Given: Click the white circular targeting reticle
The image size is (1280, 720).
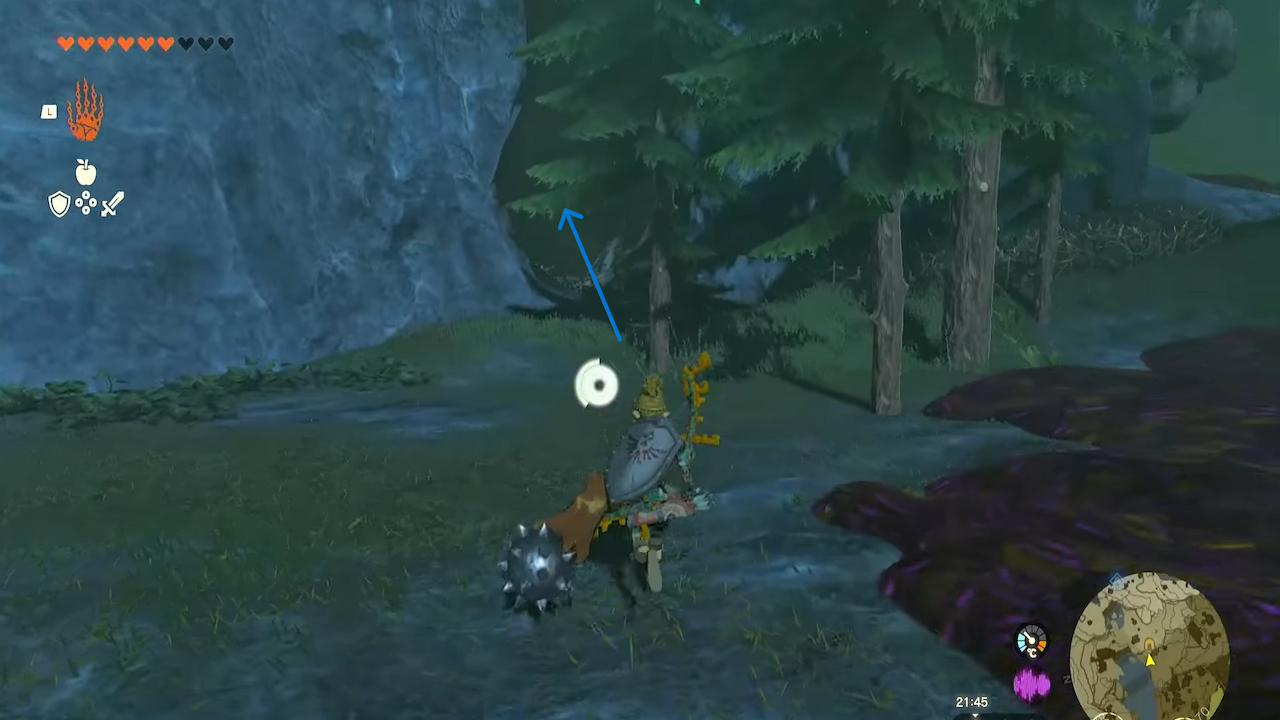Looking at the screenshot, I should coord(597,385).
